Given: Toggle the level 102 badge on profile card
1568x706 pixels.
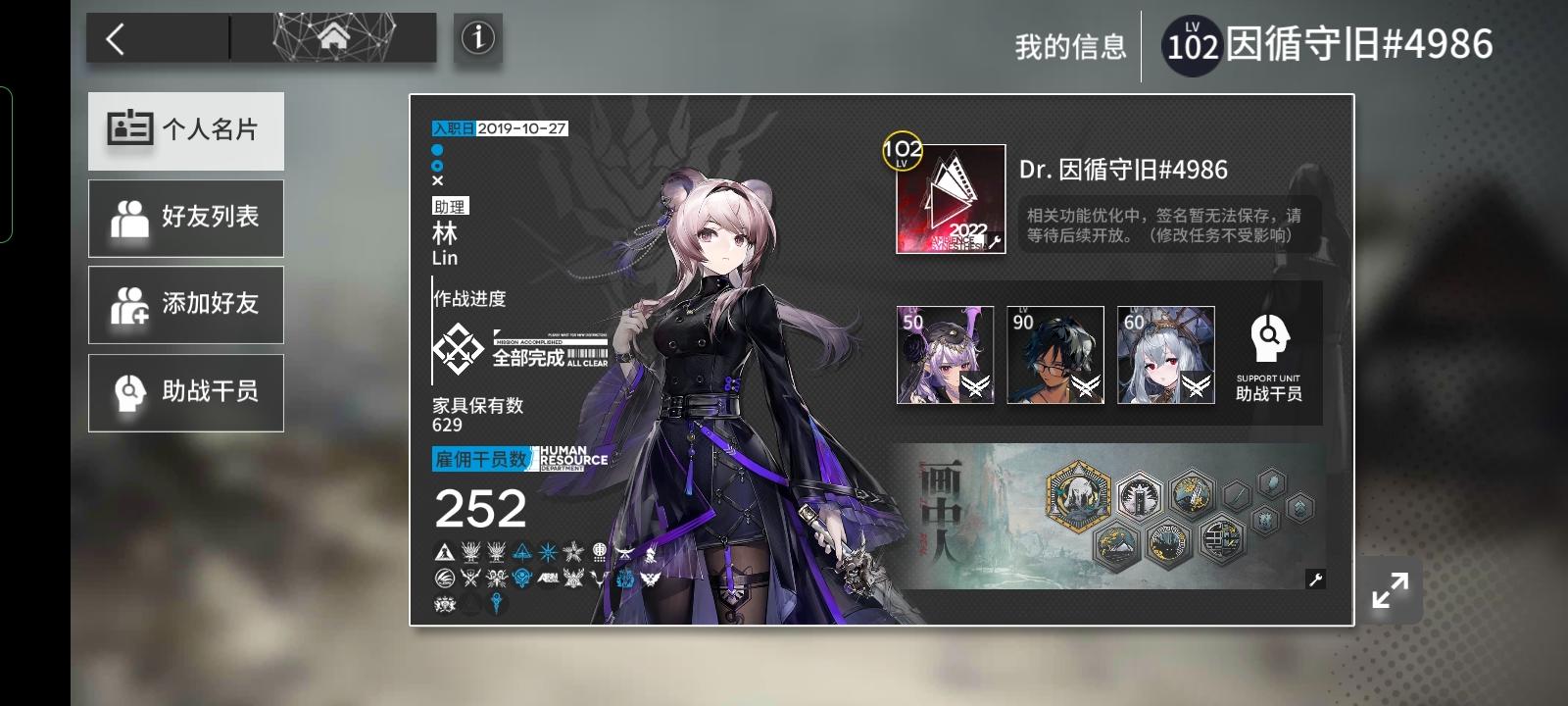Looking at the screenshot, I should pyautogui.click(x=903, y=152).
